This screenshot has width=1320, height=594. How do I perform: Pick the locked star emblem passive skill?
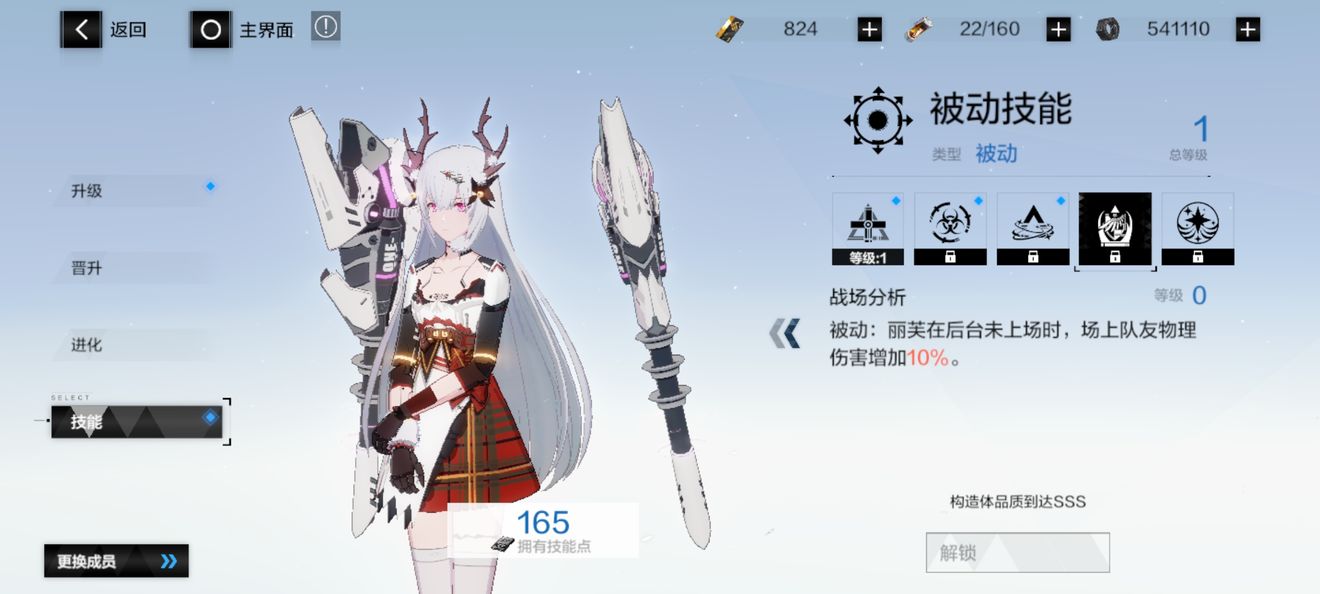point(1197,229)
